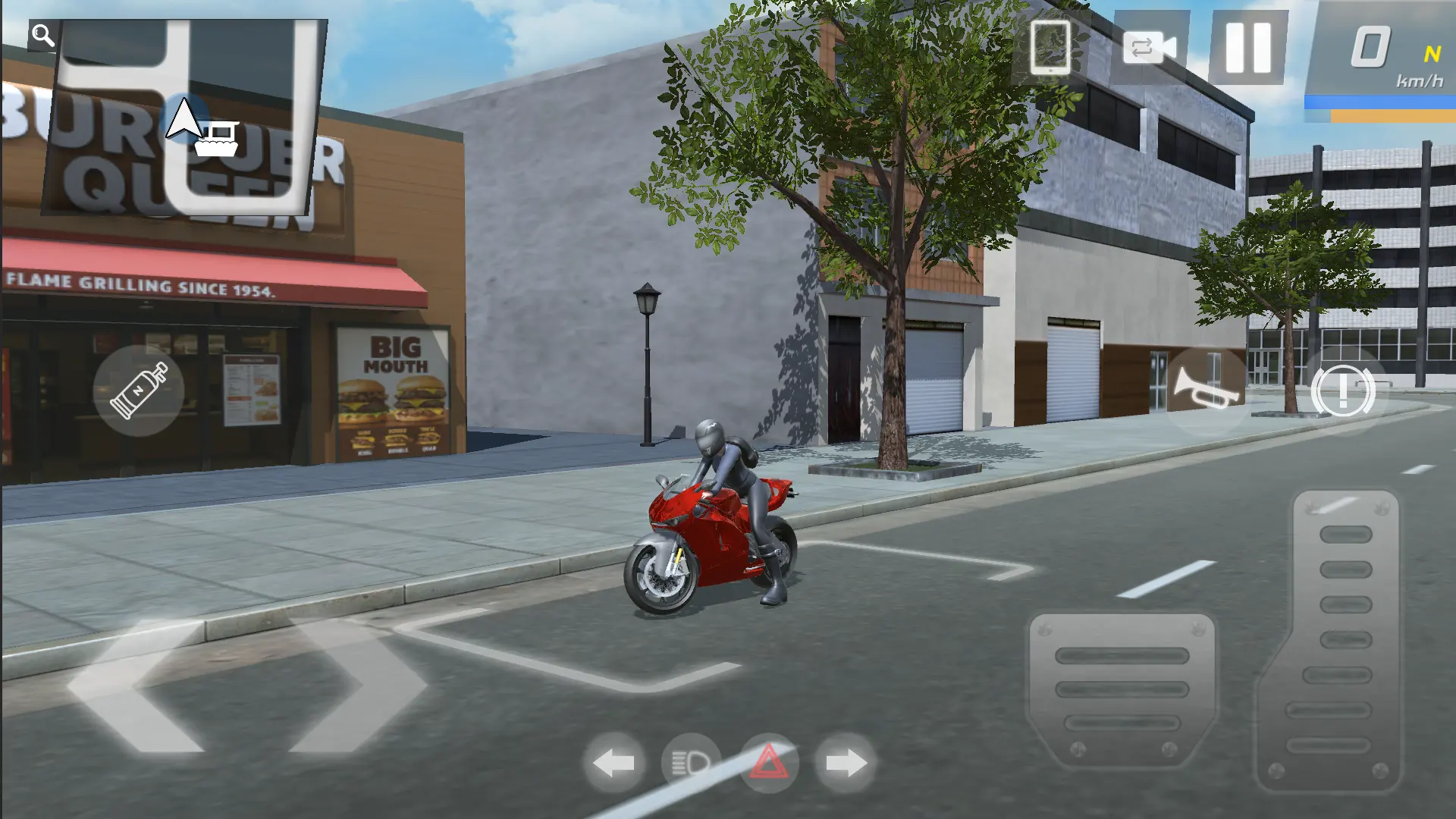This screenshot has height=819, width=1456.
Task: Steer right with the big right chevron
Action: point(356,686)
